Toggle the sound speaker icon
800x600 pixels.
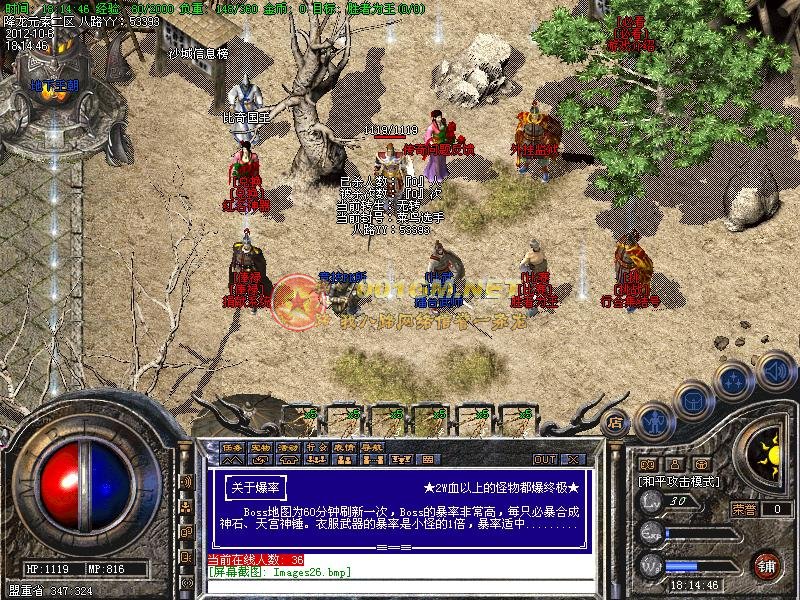point(774,369)
